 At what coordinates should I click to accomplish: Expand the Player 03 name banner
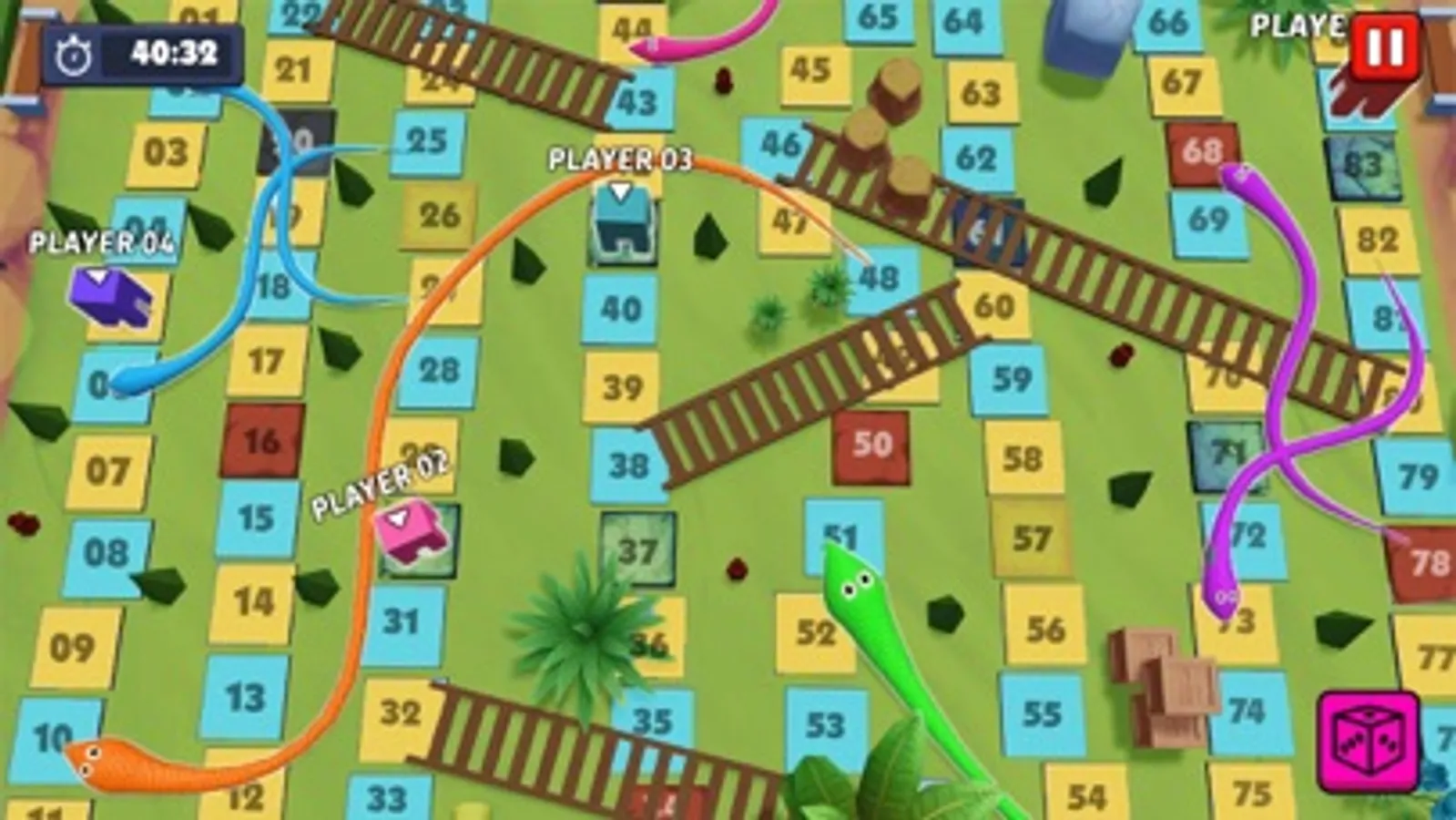coord(618,161)
